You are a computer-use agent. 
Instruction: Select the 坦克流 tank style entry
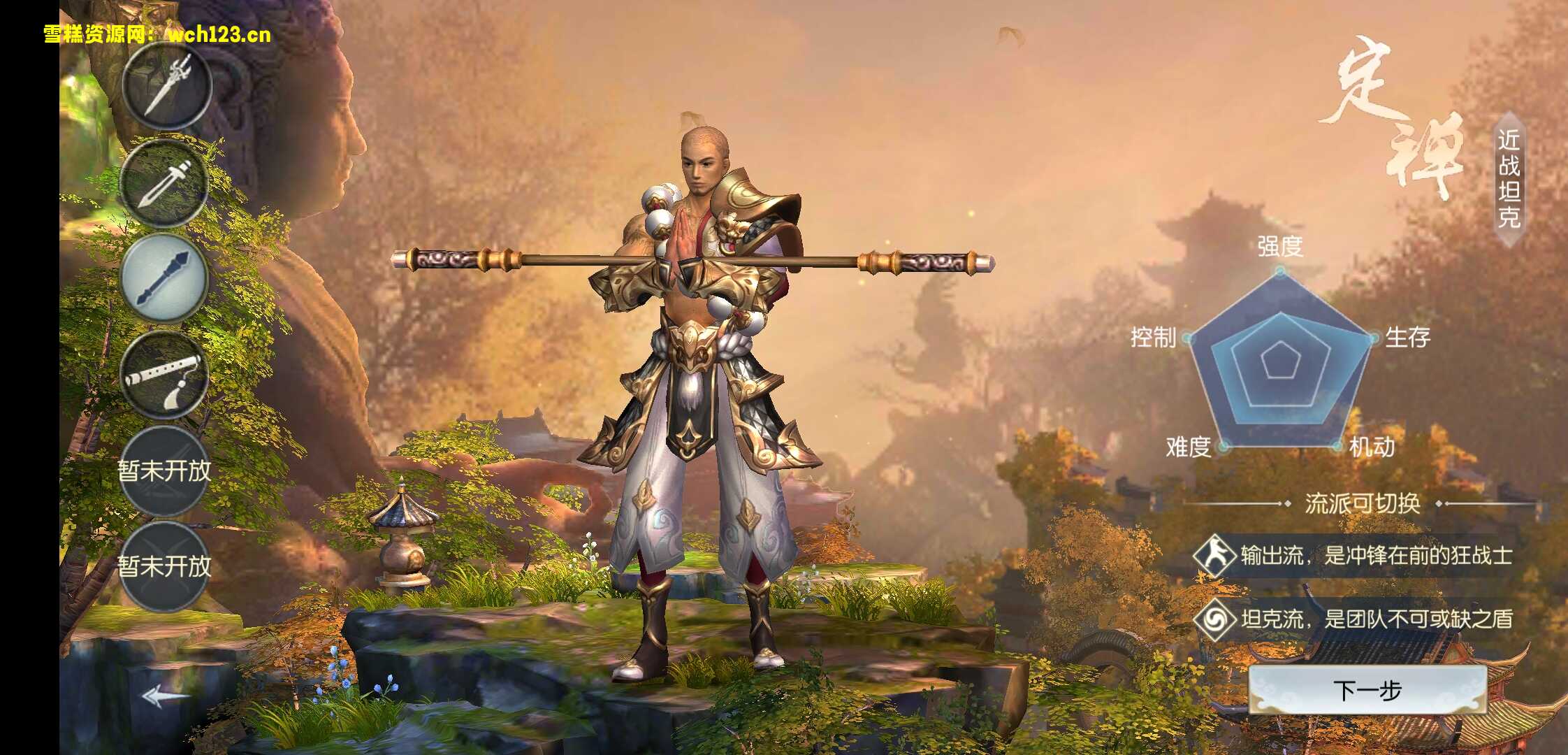(x=1353, y=619)
